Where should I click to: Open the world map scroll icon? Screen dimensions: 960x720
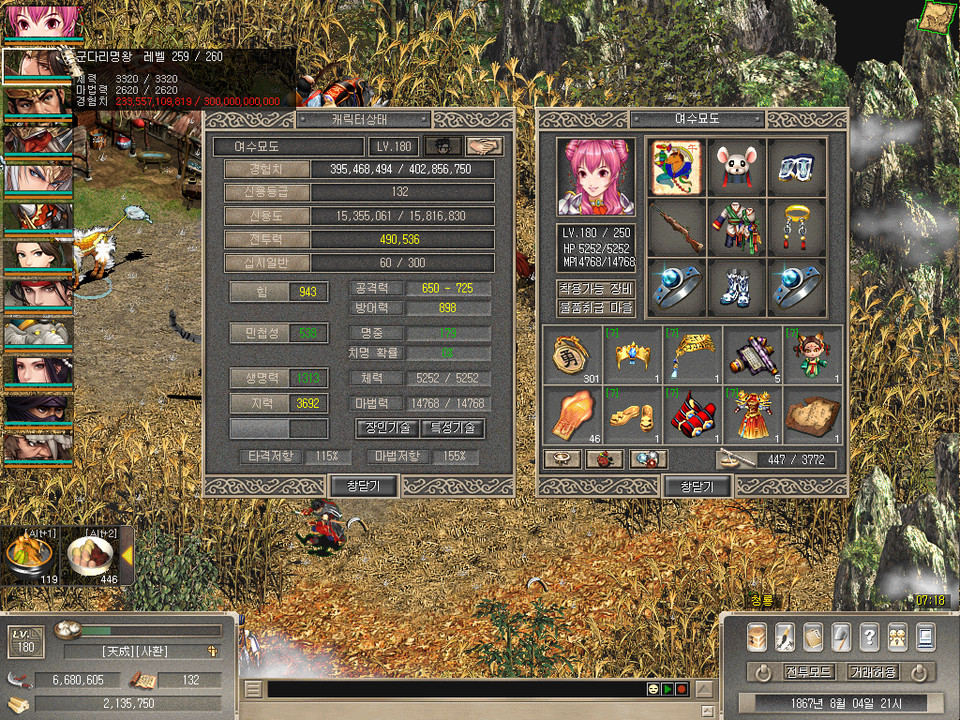[x=937, y=17]
